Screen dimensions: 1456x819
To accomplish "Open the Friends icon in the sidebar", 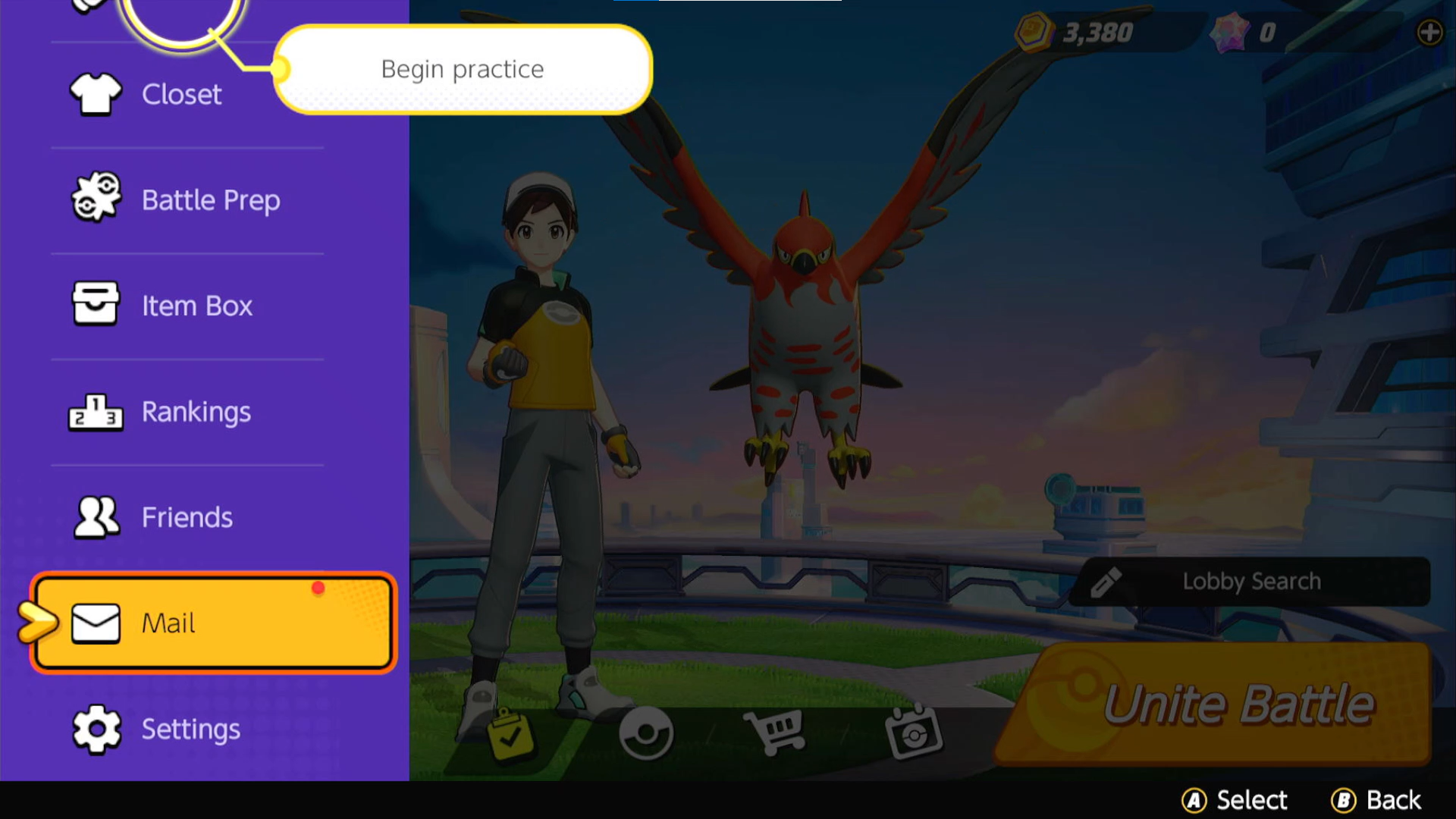I will pyautogui.click(x=96, y=516).
